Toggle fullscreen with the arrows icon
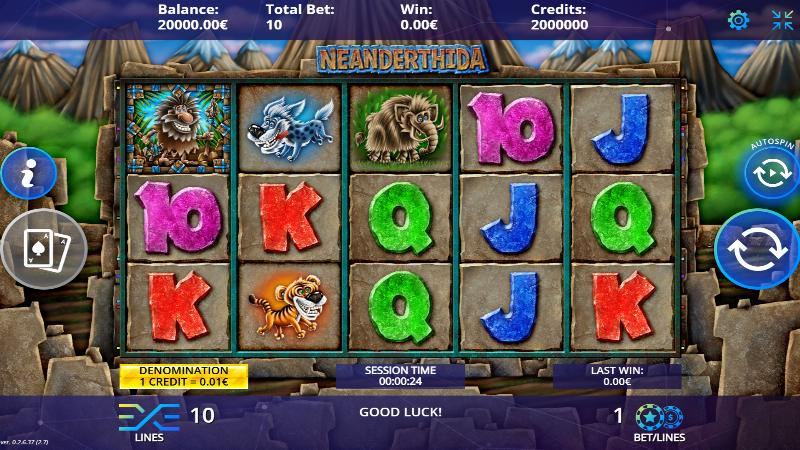 point(782,20)
